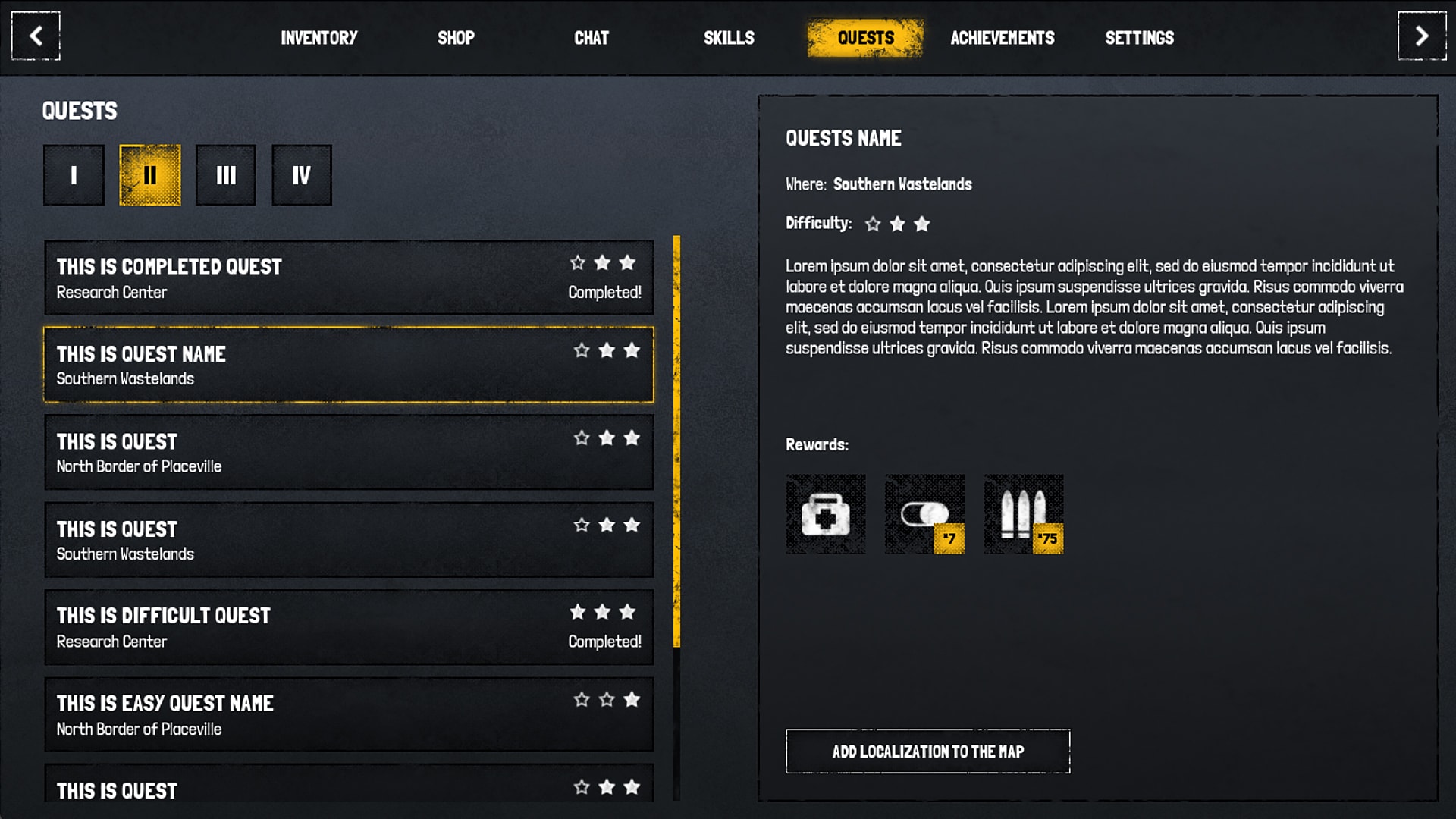Open the Inventory tab

(x=319, y=37)
